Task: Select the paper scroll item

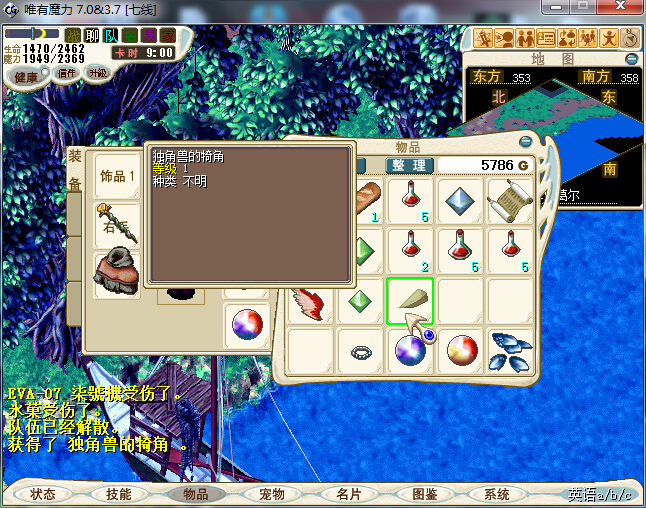Action: pyautogui.click(x=510, y=201)
